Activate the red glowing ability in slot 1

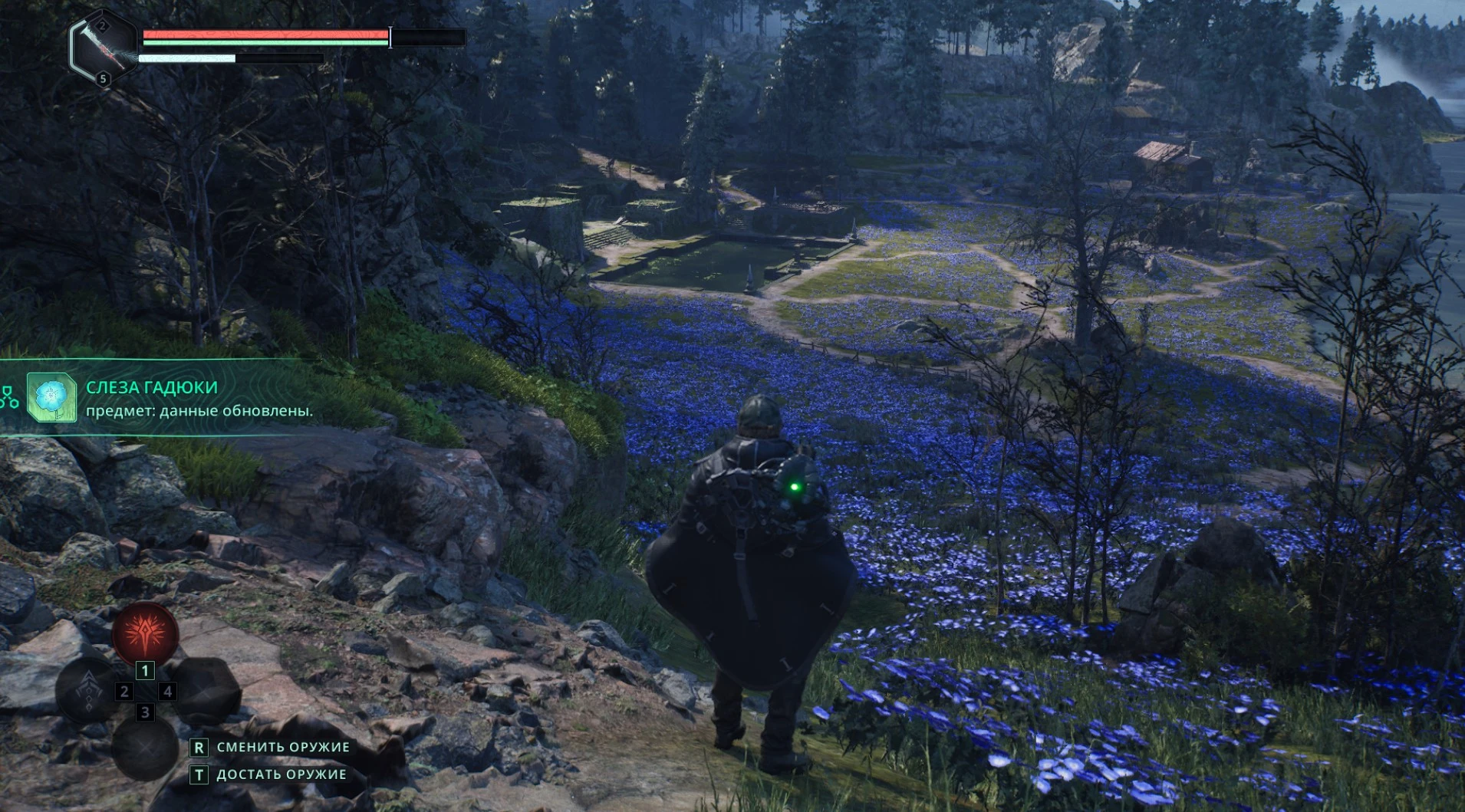click(145, 633)
